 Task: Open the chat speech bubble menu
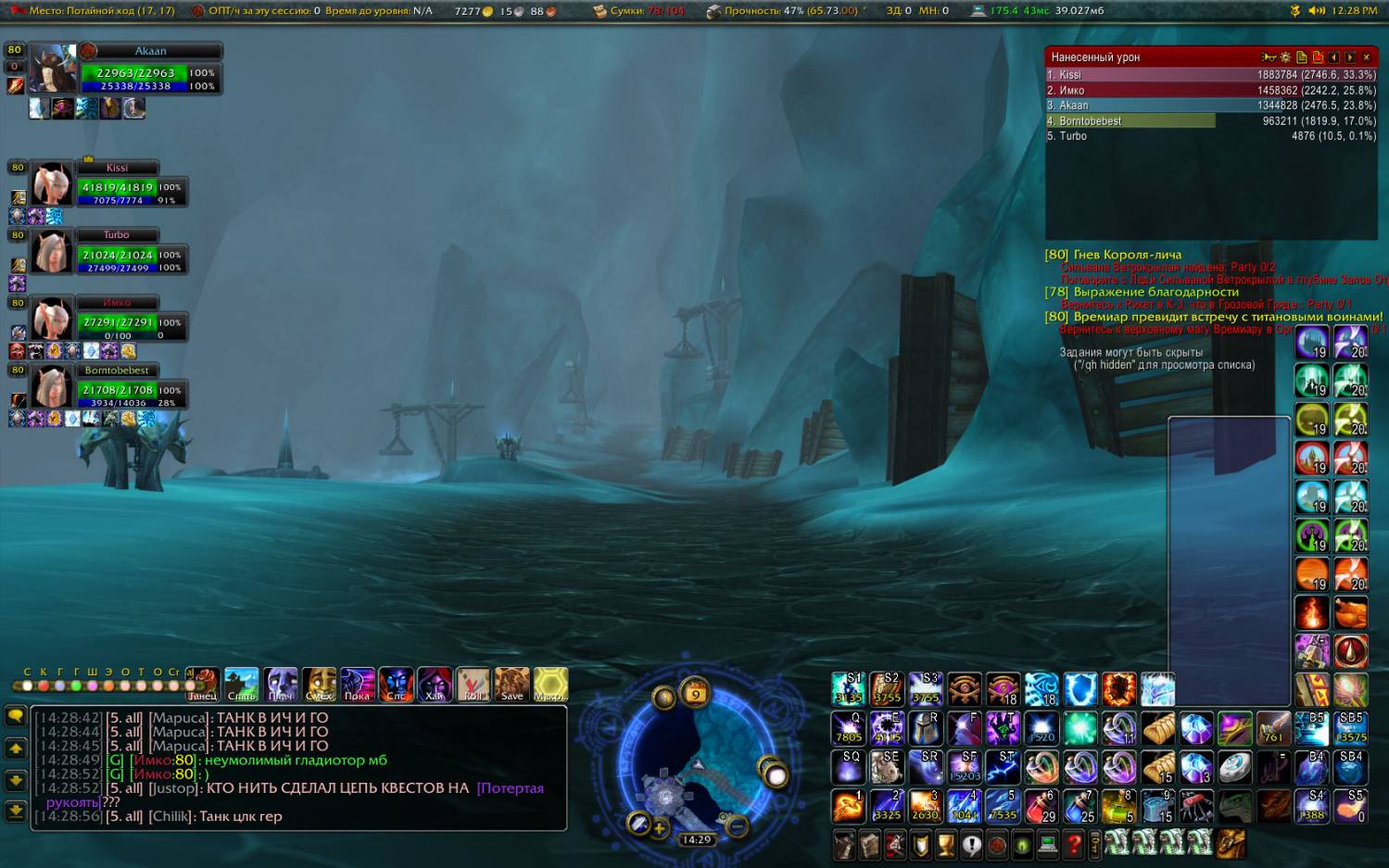[x=16, y=716]
